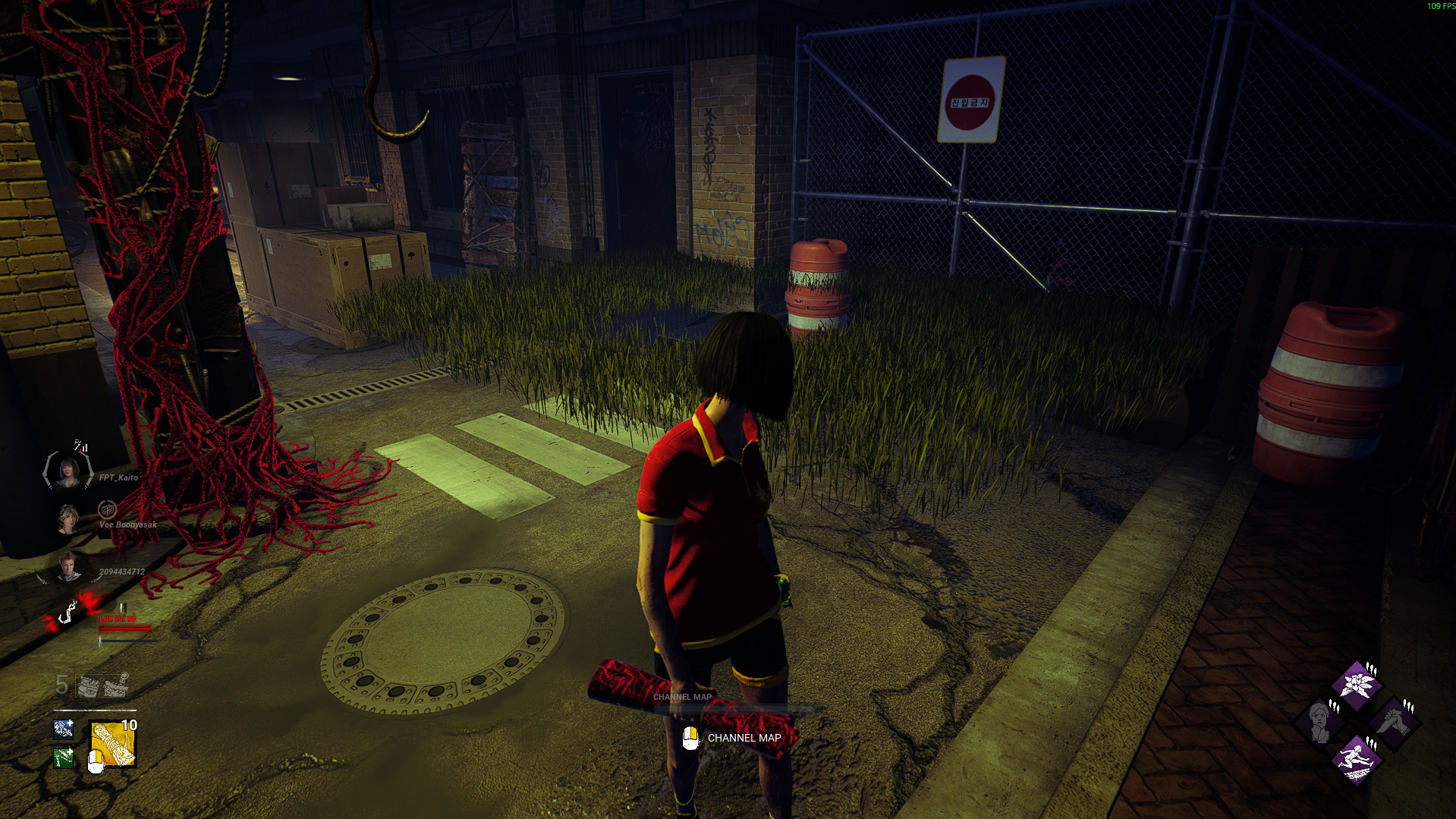
Task: Click Vee Boonyasak's survivor portrait
Action: pos(68,519)
